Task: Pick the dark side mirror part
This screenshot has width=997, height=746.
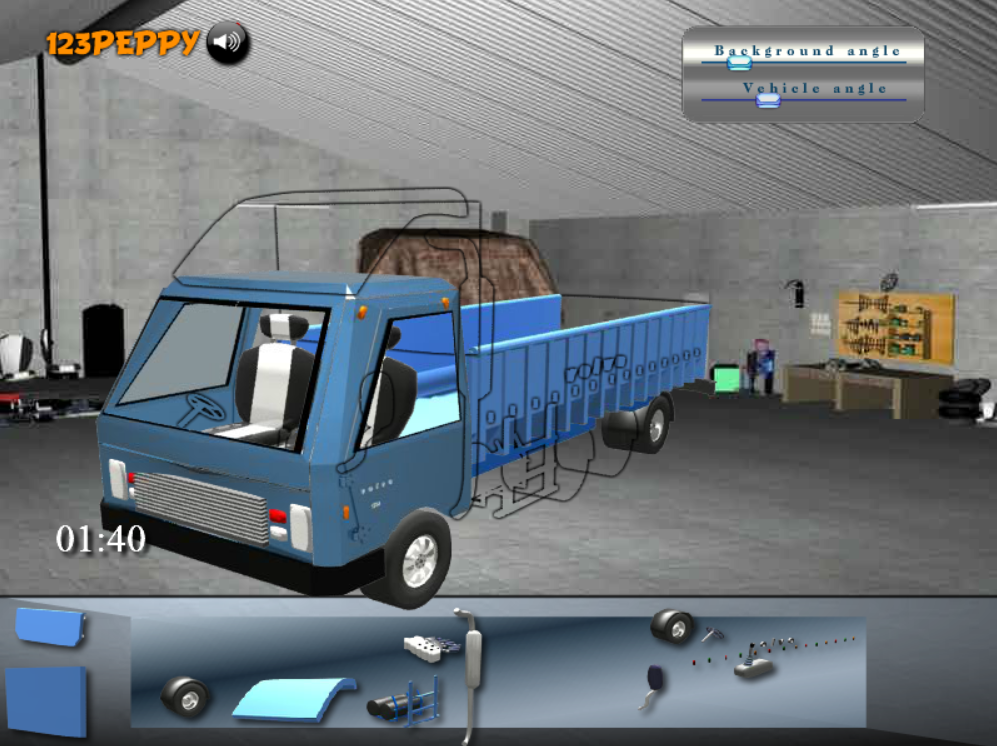Action: 652,682
